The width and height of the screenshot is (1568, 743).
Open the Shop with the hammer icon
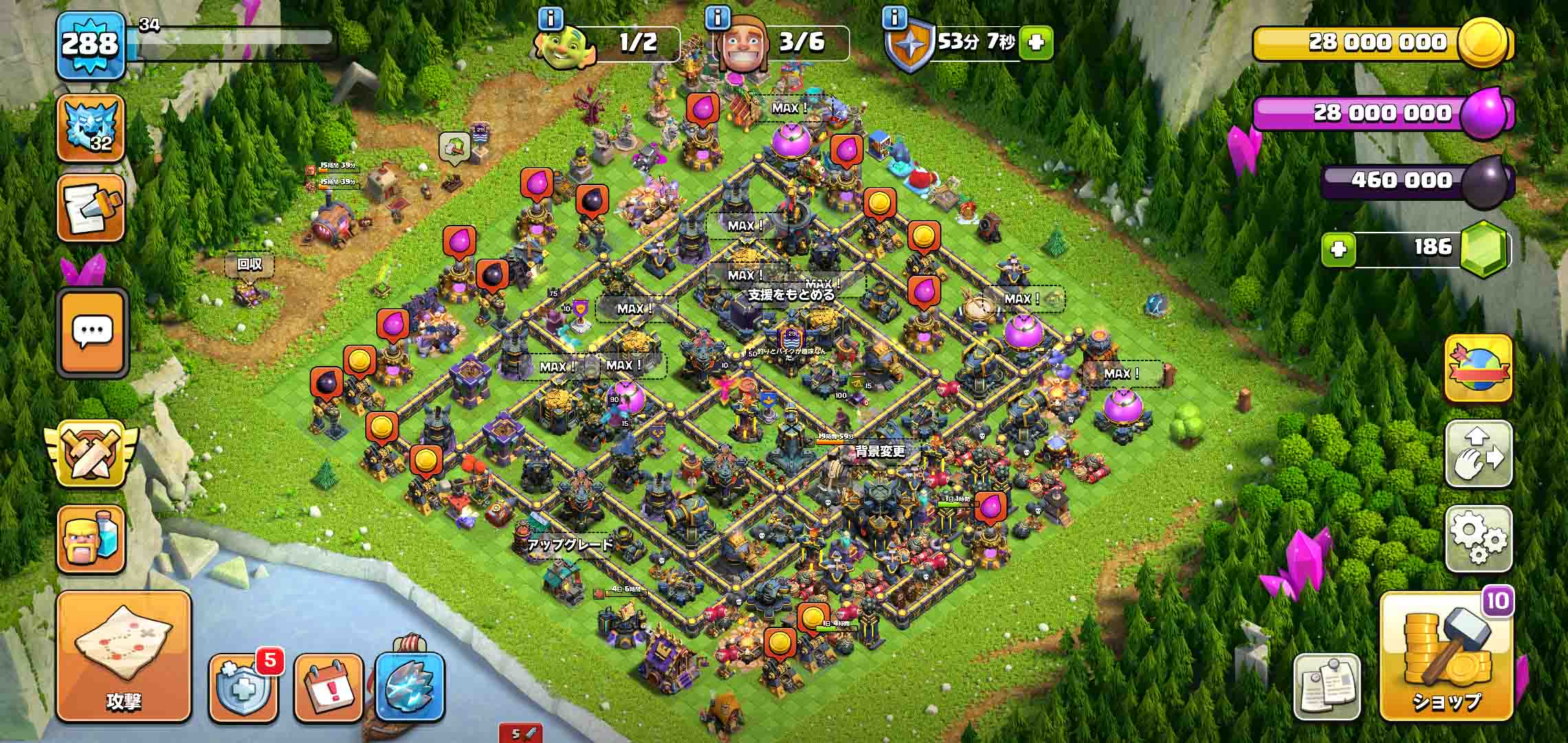pos(1446,657)
